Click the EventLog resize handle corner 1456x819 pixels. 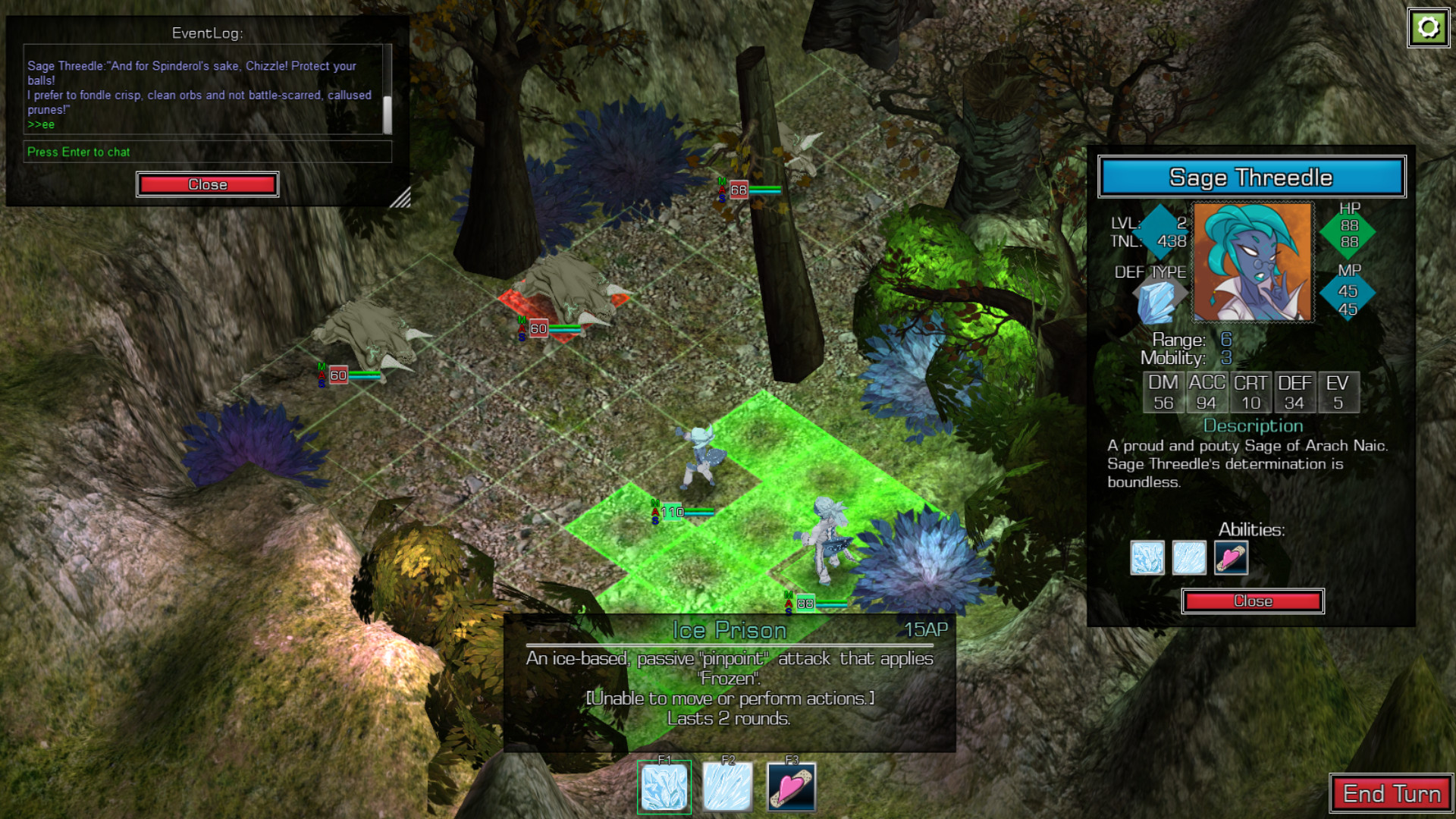click(x=400, y=198)
